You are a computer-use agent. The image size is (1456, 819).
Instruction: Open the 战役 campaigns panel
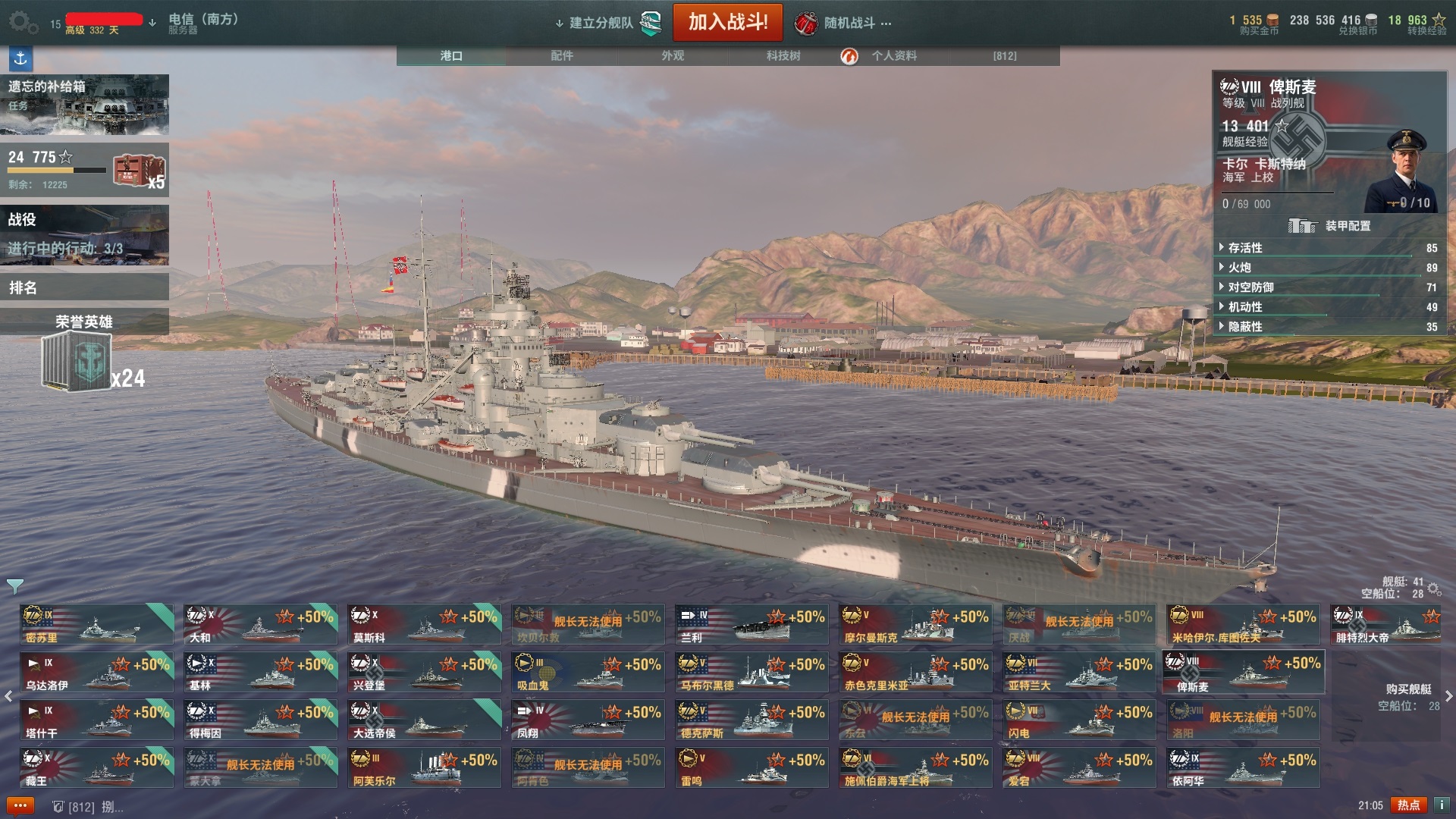coord(84,234)
